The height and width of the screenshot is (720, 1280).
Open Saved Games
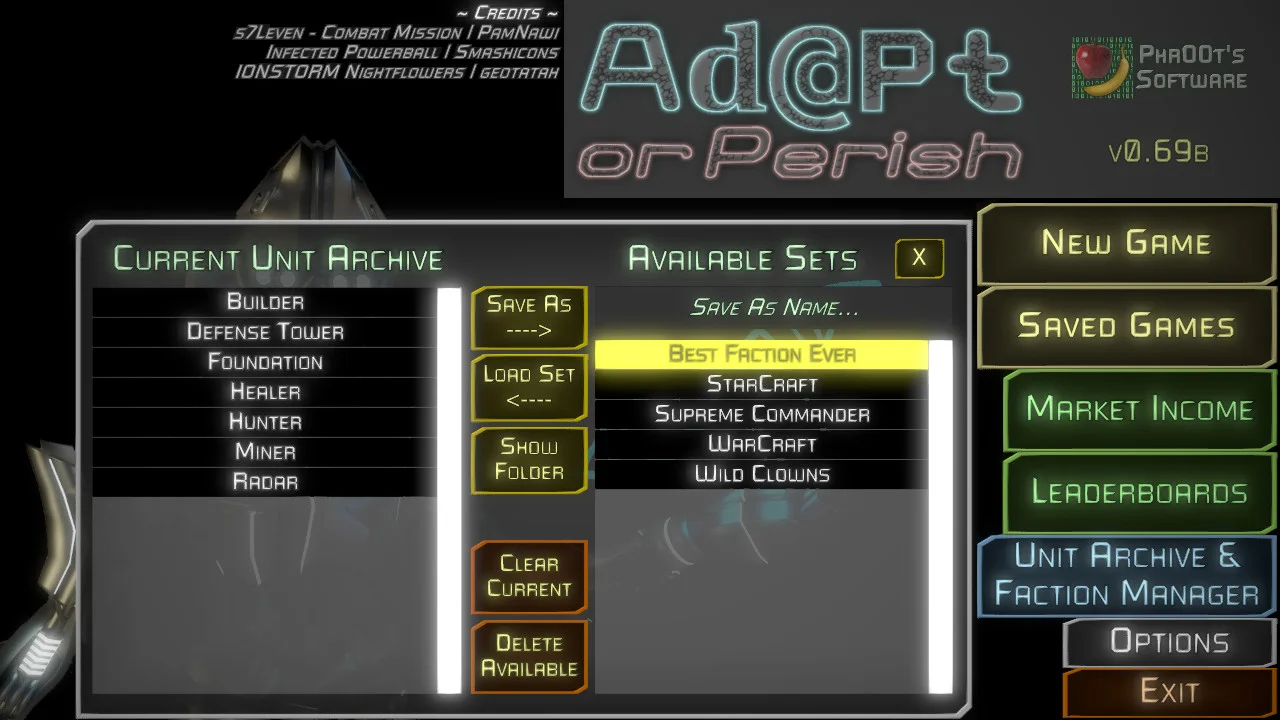pos(1124,326)
